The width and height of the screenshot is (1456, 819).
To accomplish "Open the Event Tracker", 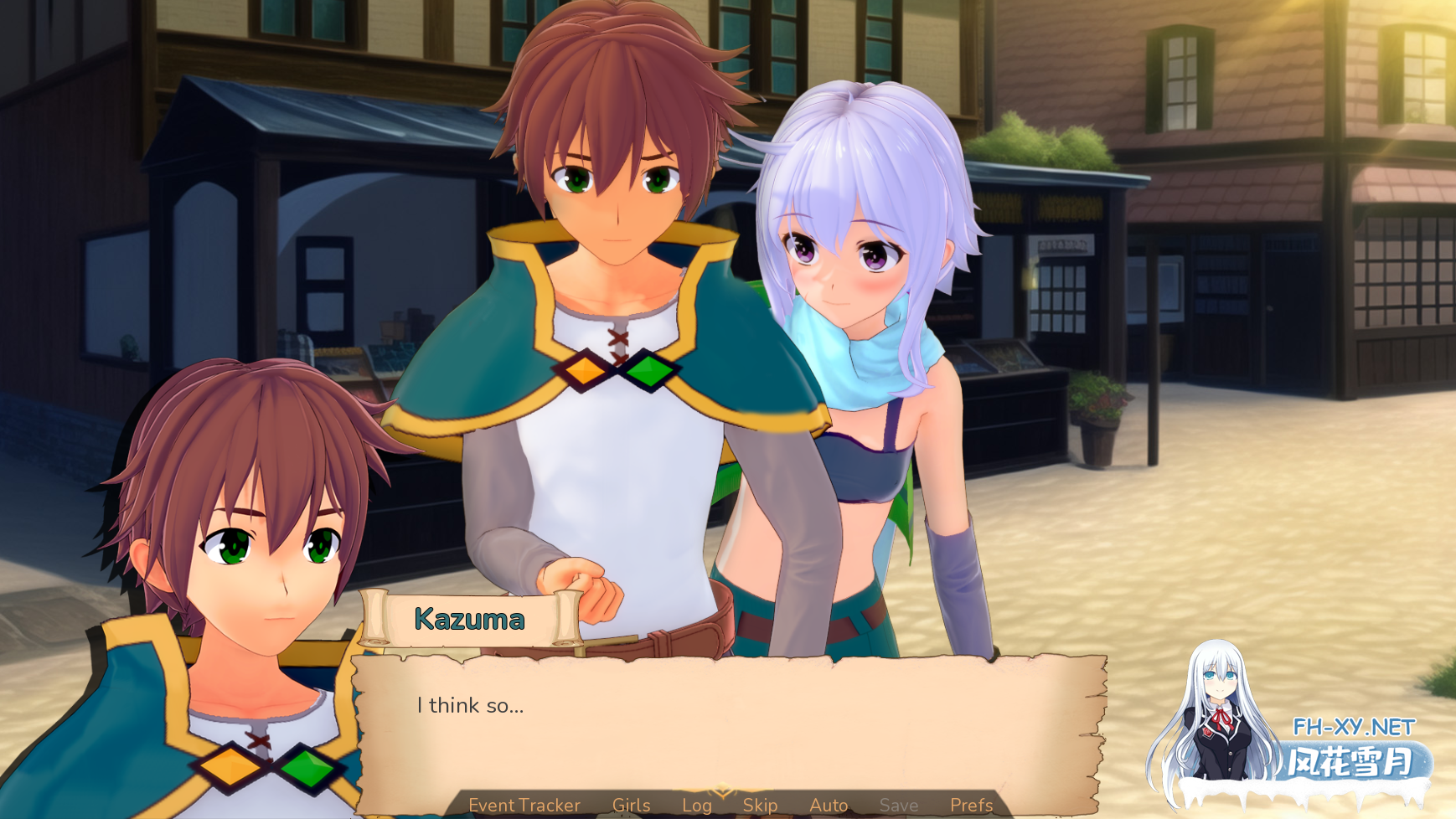I will 524,805.
